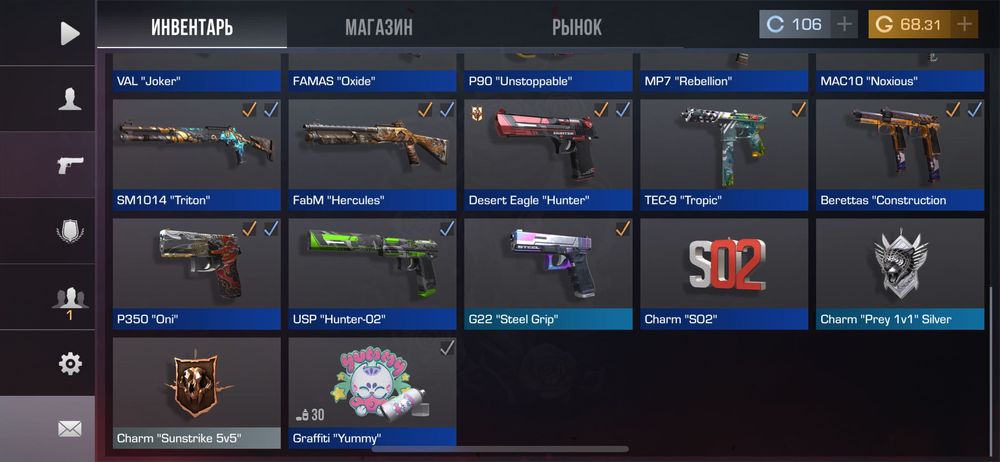Image resolution: width=1000 pixels, height=462 pixels.
Task: Tap the play arrow in the sidebar
Action: (x=69, y=33)
